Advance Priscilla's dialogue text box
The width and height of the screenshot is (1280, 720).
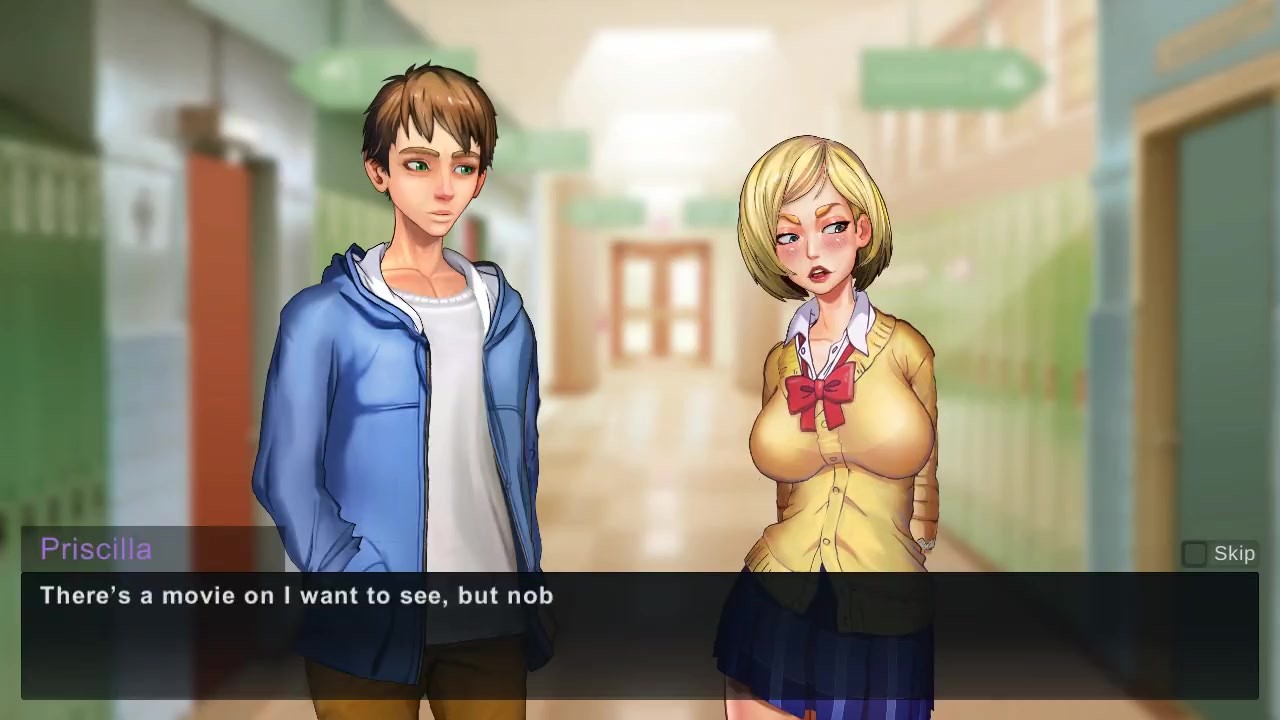pos(640,635)
